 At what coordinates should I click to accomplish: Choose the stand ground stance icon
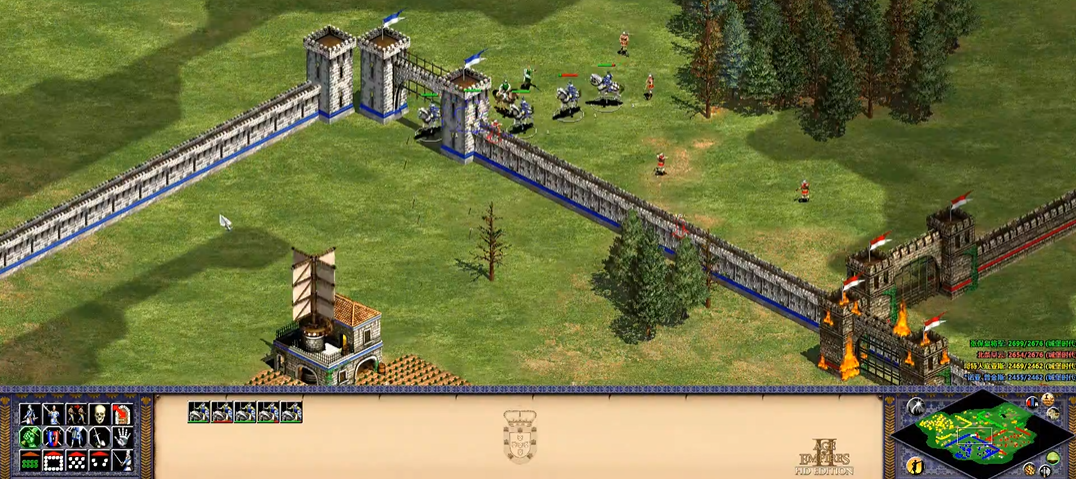(x=76, y=438)
